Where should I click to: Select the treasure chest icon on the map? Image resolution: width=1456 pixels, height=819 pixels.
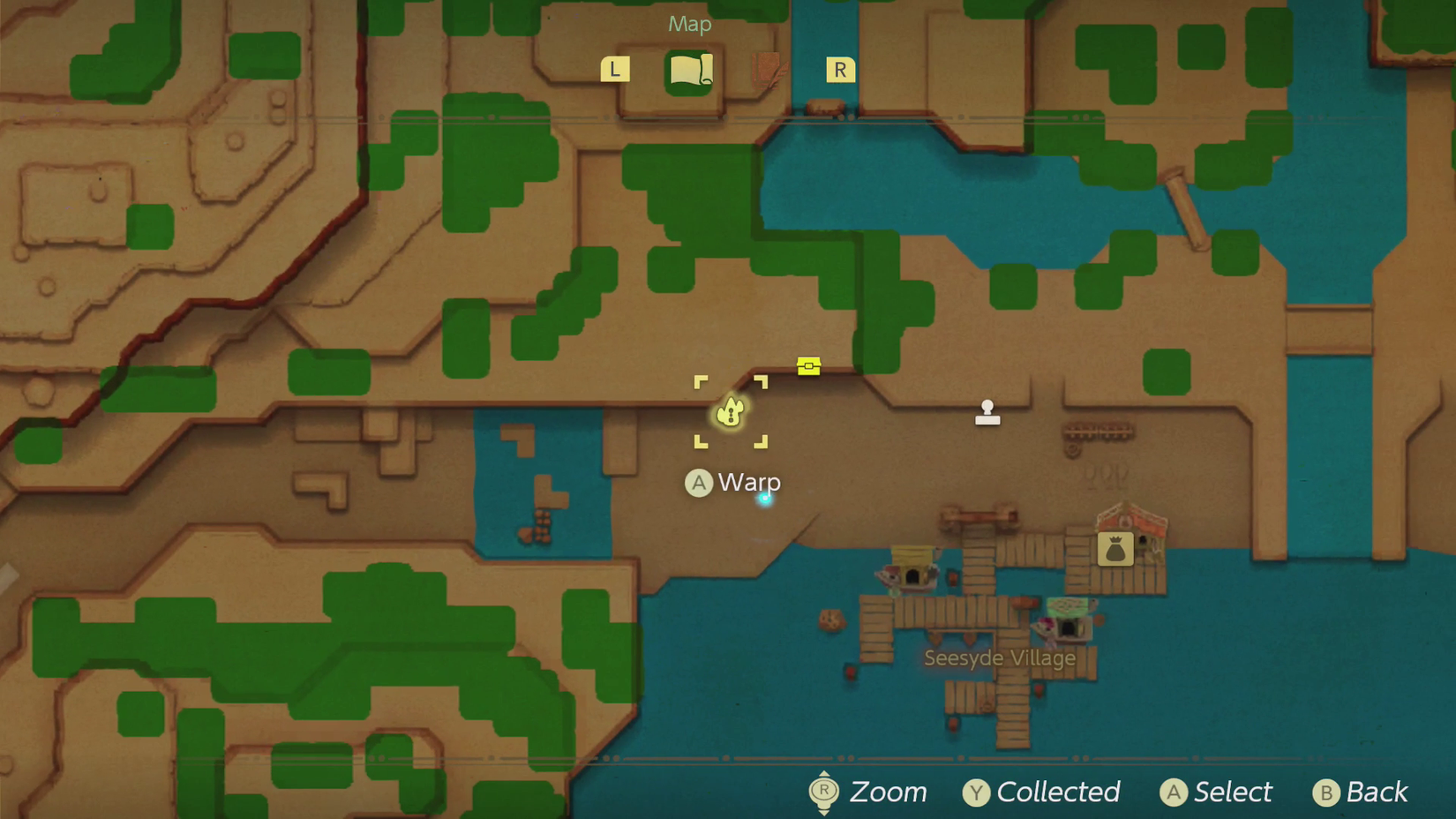pyautogui.click(x=808, y=365)
